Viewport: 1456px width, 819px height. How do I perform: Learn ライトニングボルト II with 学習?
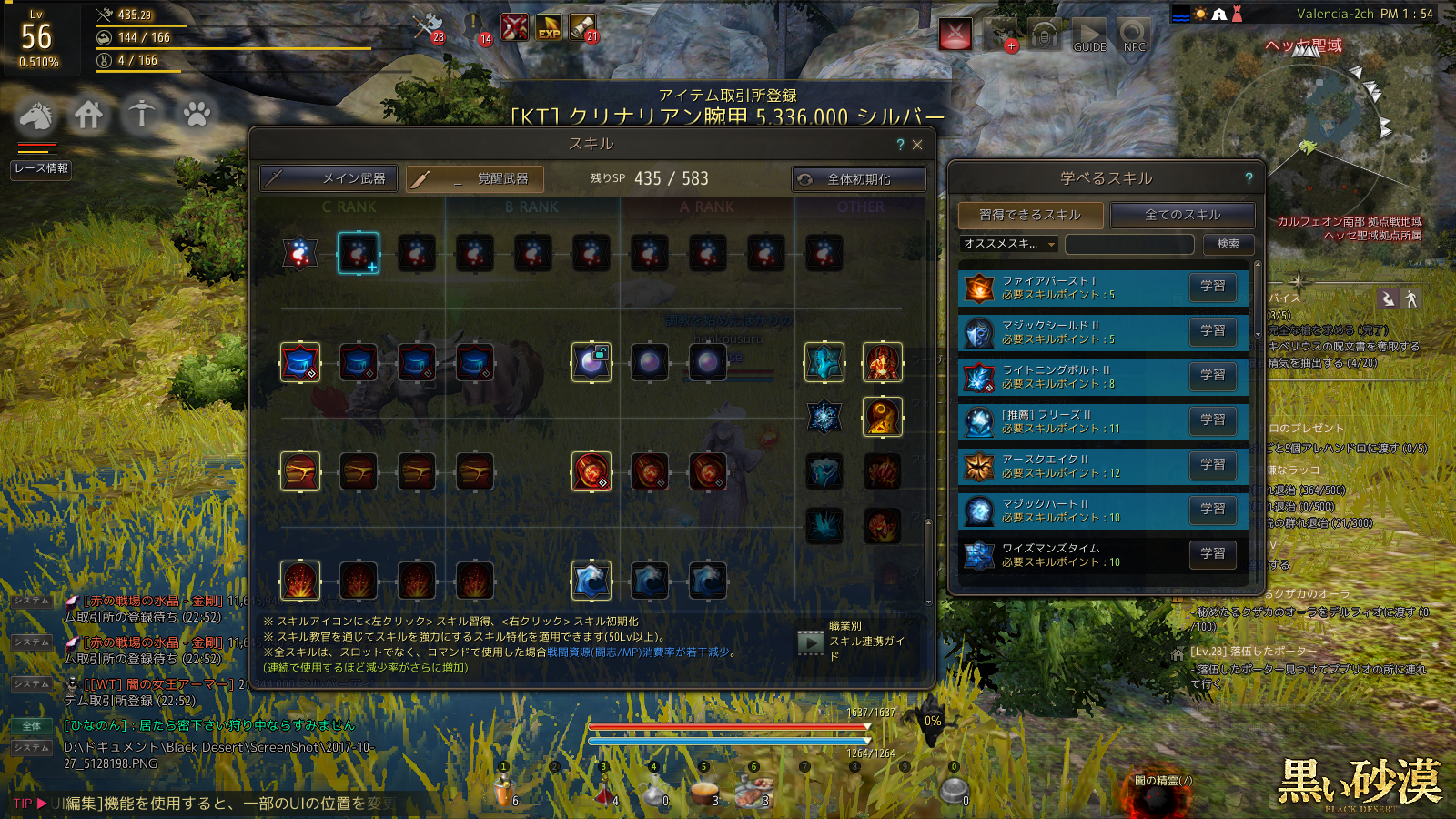coord(1212,375)
